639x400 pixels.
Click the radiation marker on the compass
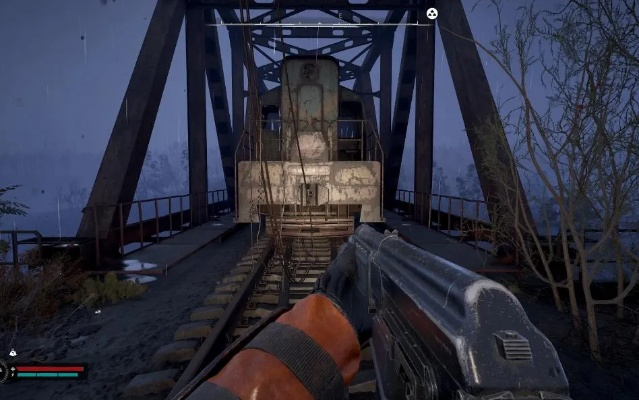pos(431,13)
